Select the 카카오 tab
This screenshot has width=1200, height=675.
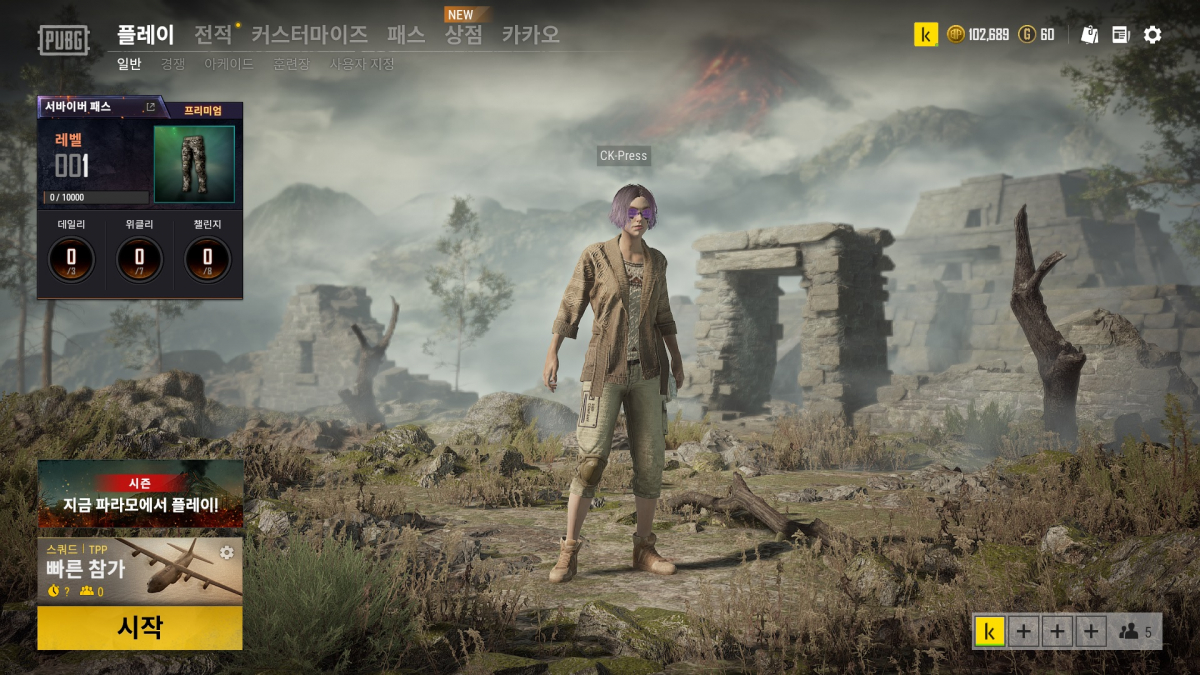[x=530, y=35]
